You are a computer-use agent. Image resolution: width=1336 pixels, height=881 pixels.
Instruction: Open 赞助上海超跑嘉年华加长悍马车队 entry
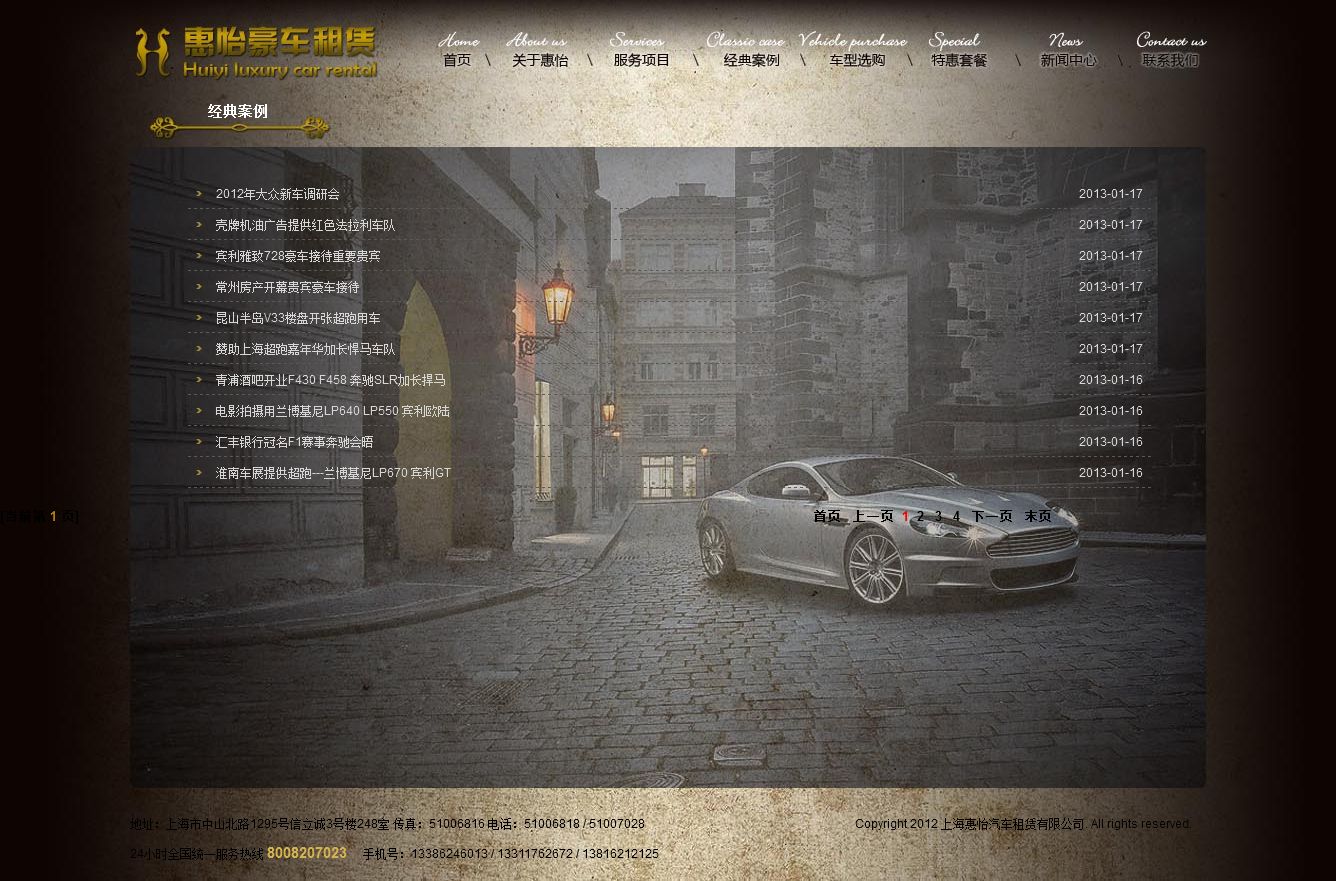pyautogui.click(x=305, y=350)
